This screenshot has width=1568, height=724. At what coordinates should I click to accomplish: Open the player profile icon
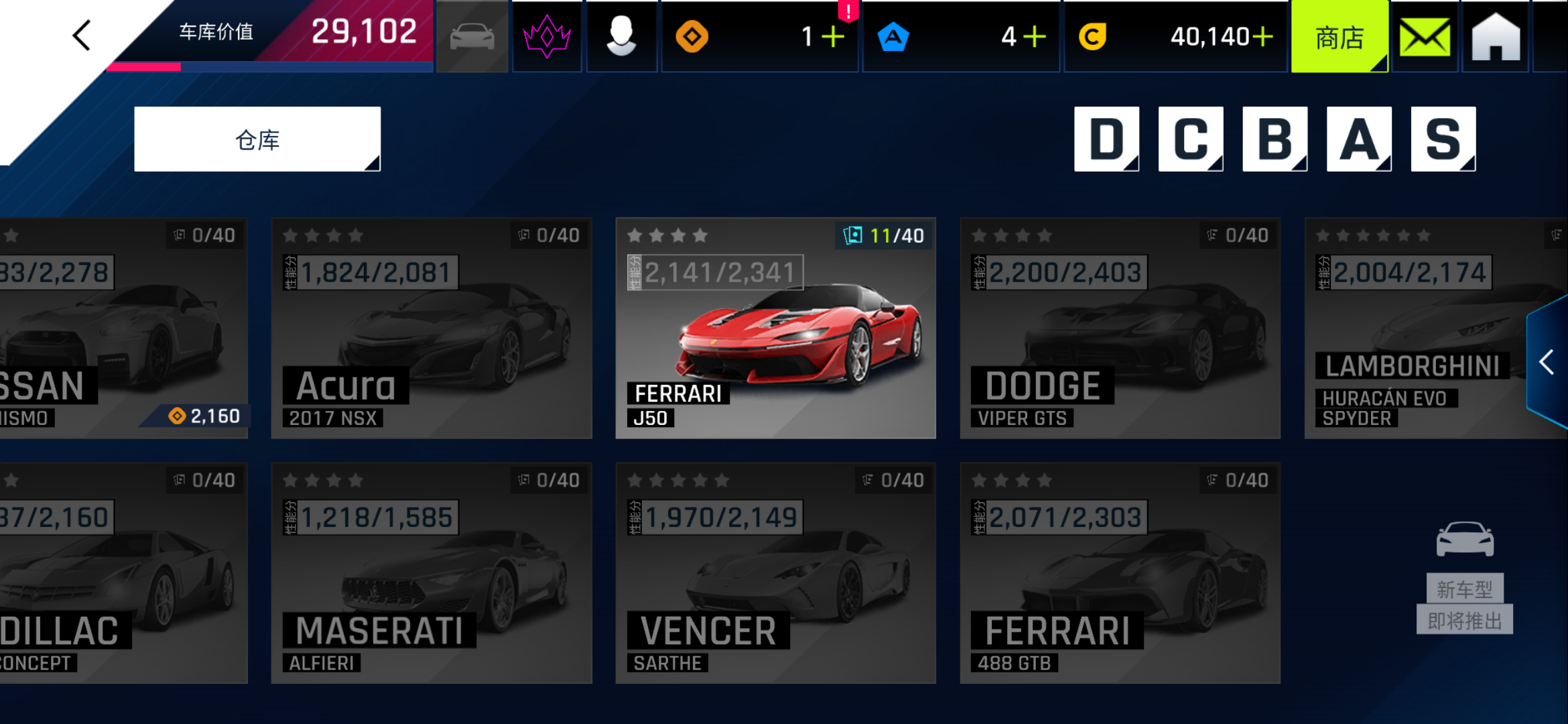click(621, 37)
